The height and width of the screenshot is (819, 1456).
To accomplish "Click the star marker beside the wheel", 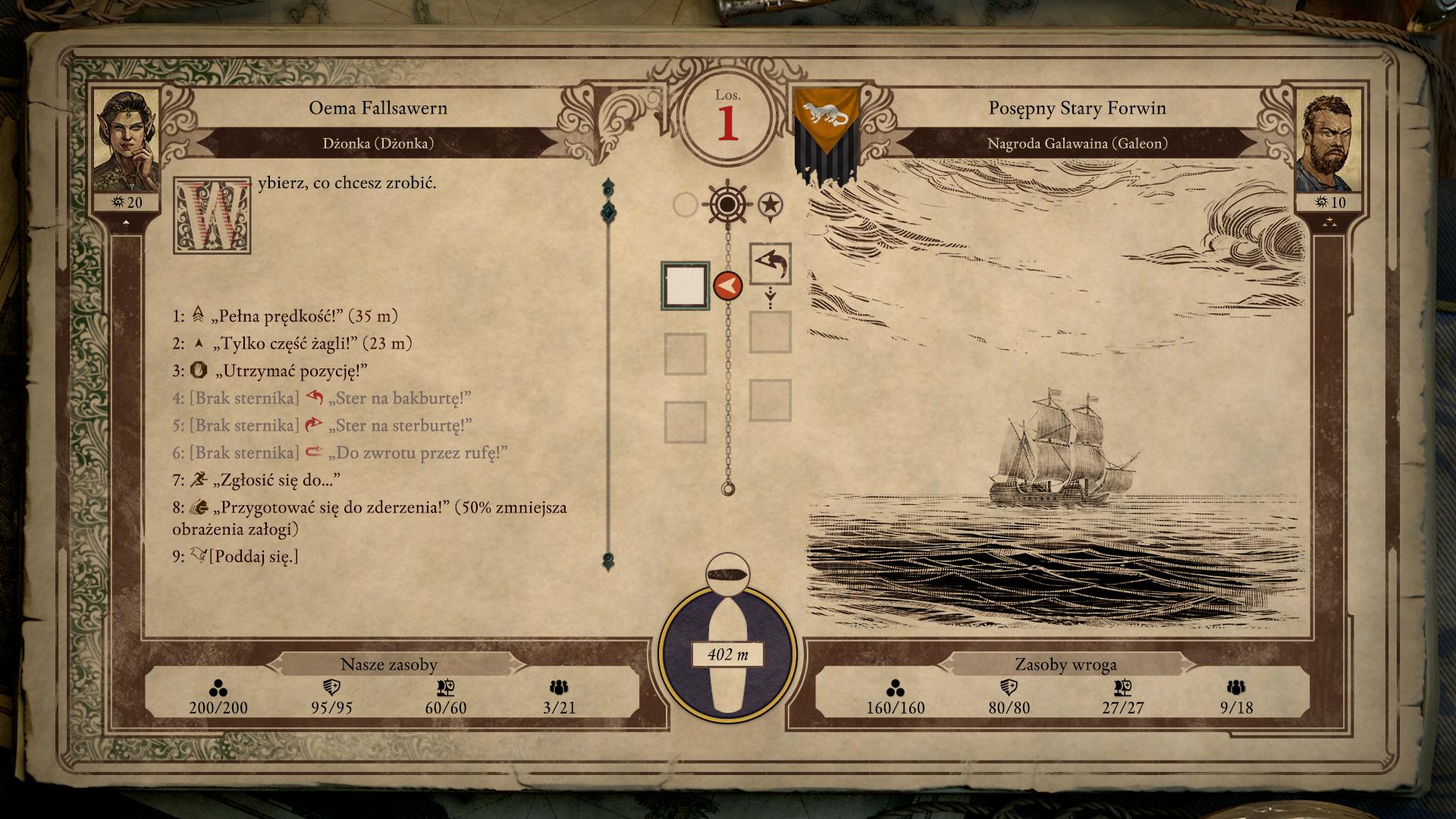I will tap(770, 204).
